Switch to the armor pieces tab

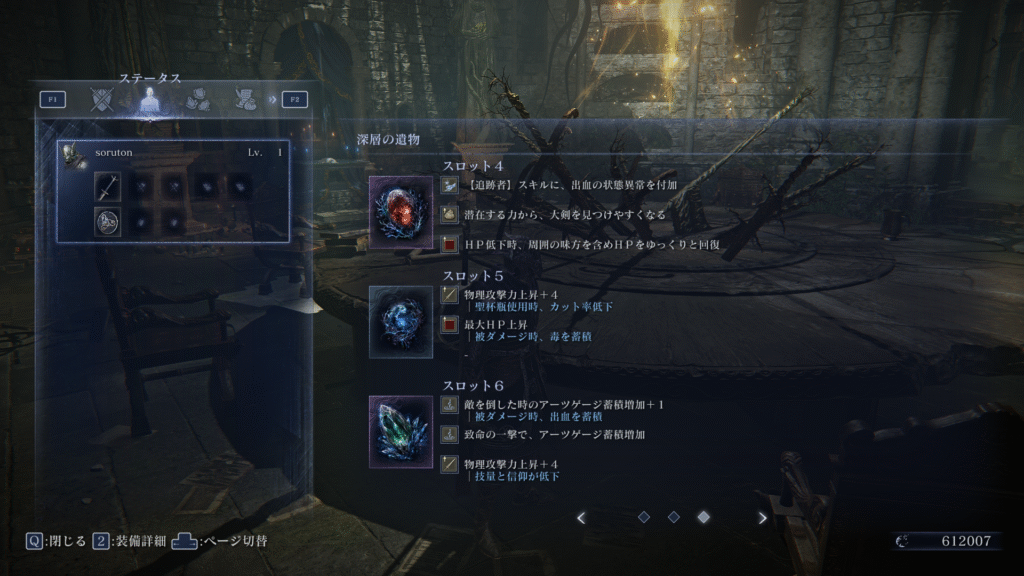tap(196, 99)
